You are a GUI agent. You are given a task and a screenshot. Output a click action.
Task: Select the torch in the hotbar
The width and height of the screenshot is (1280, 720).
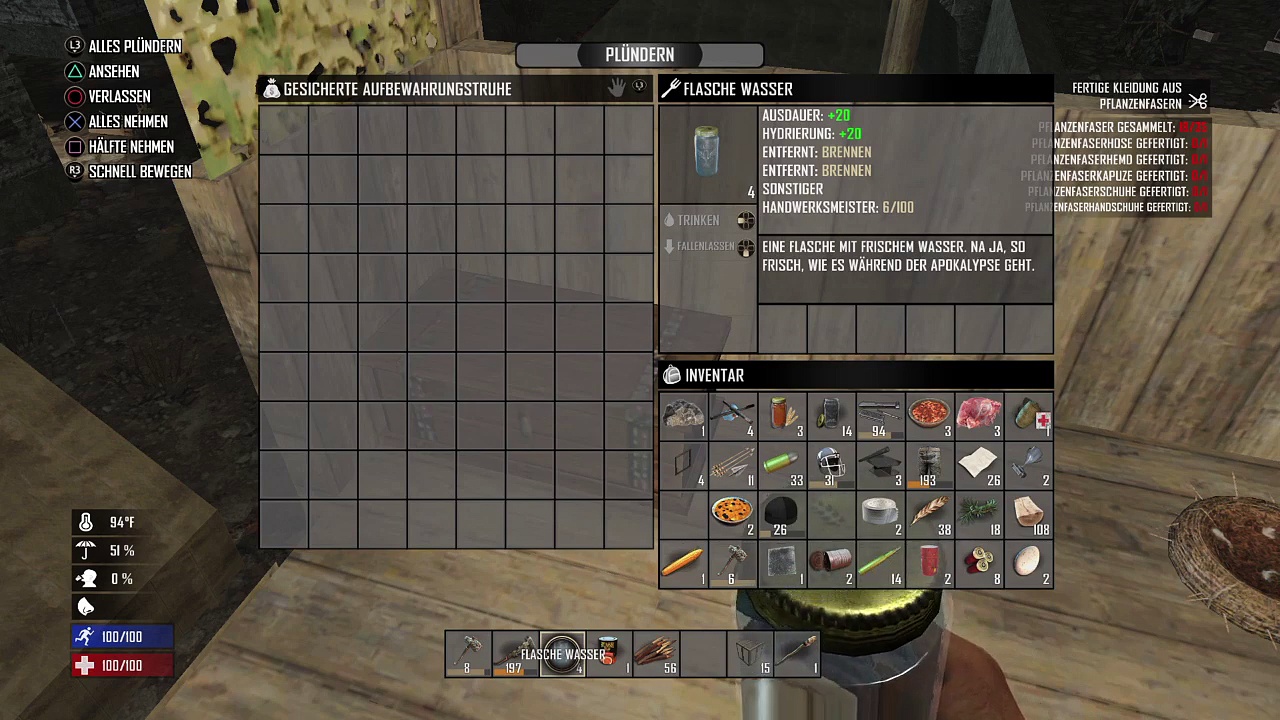point(798,654)
